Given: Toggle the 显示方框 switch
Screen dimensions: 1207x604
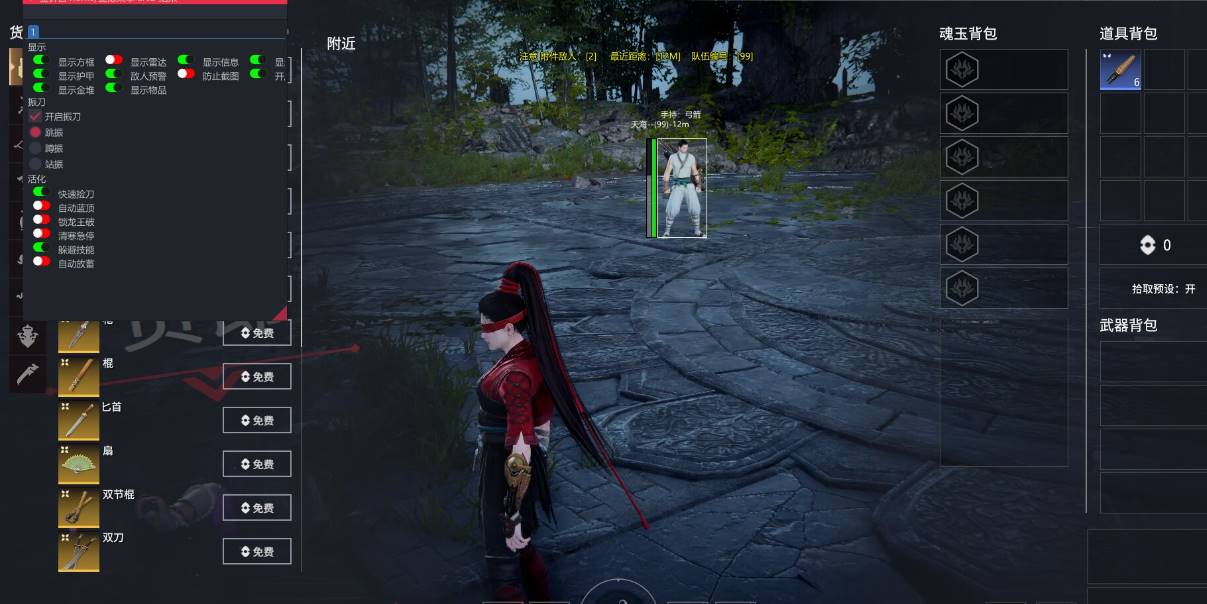Looking at the screenshot, I should point(41,61).
